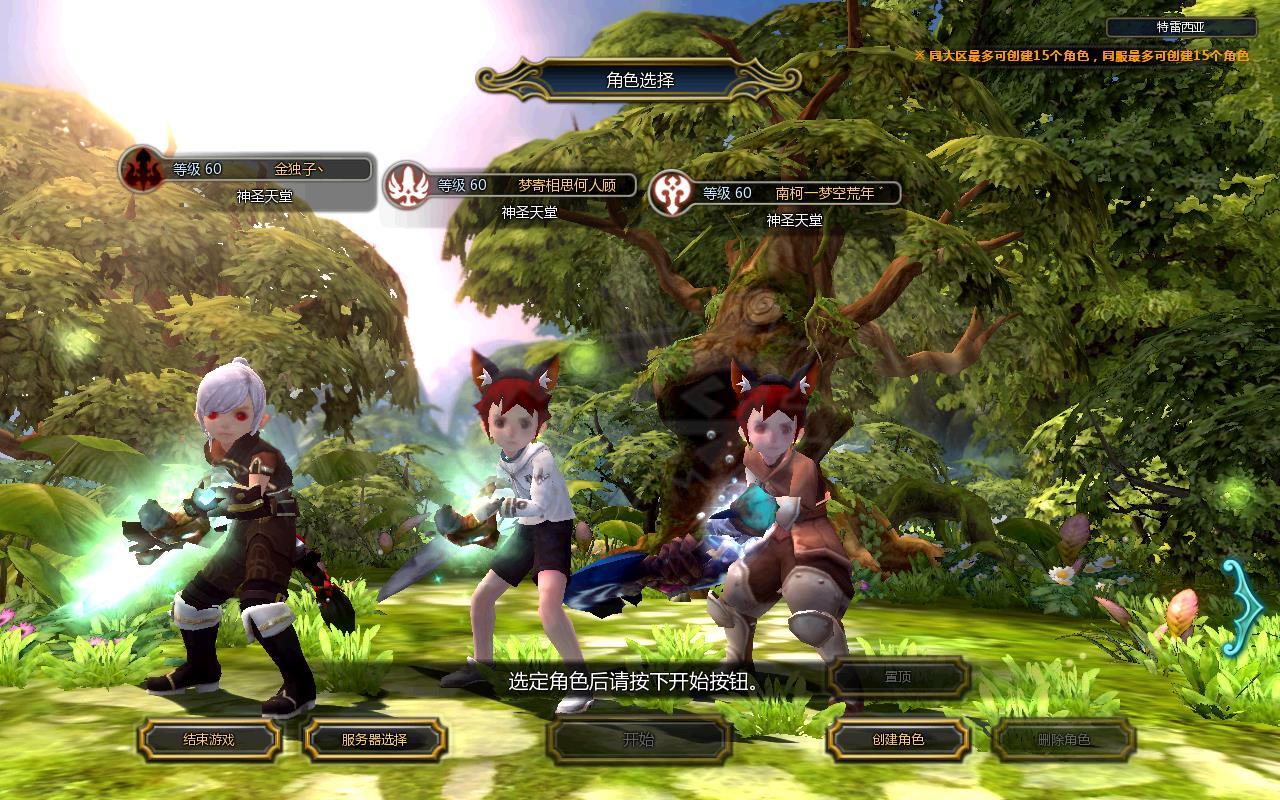
Task: Open 服务器选择 server selection
Action: click(375, 740)
